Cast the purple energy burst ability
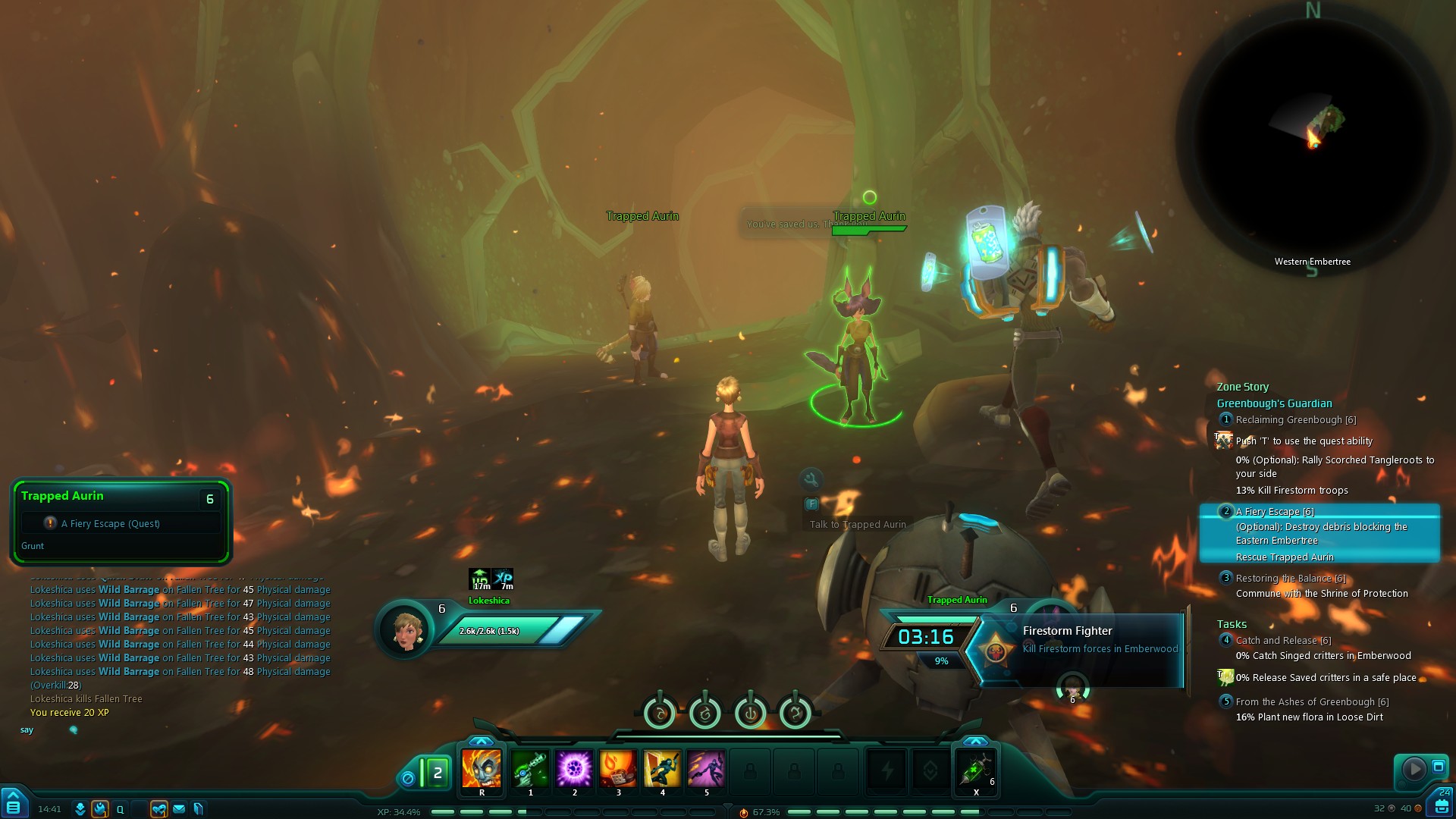 [574, 769]
